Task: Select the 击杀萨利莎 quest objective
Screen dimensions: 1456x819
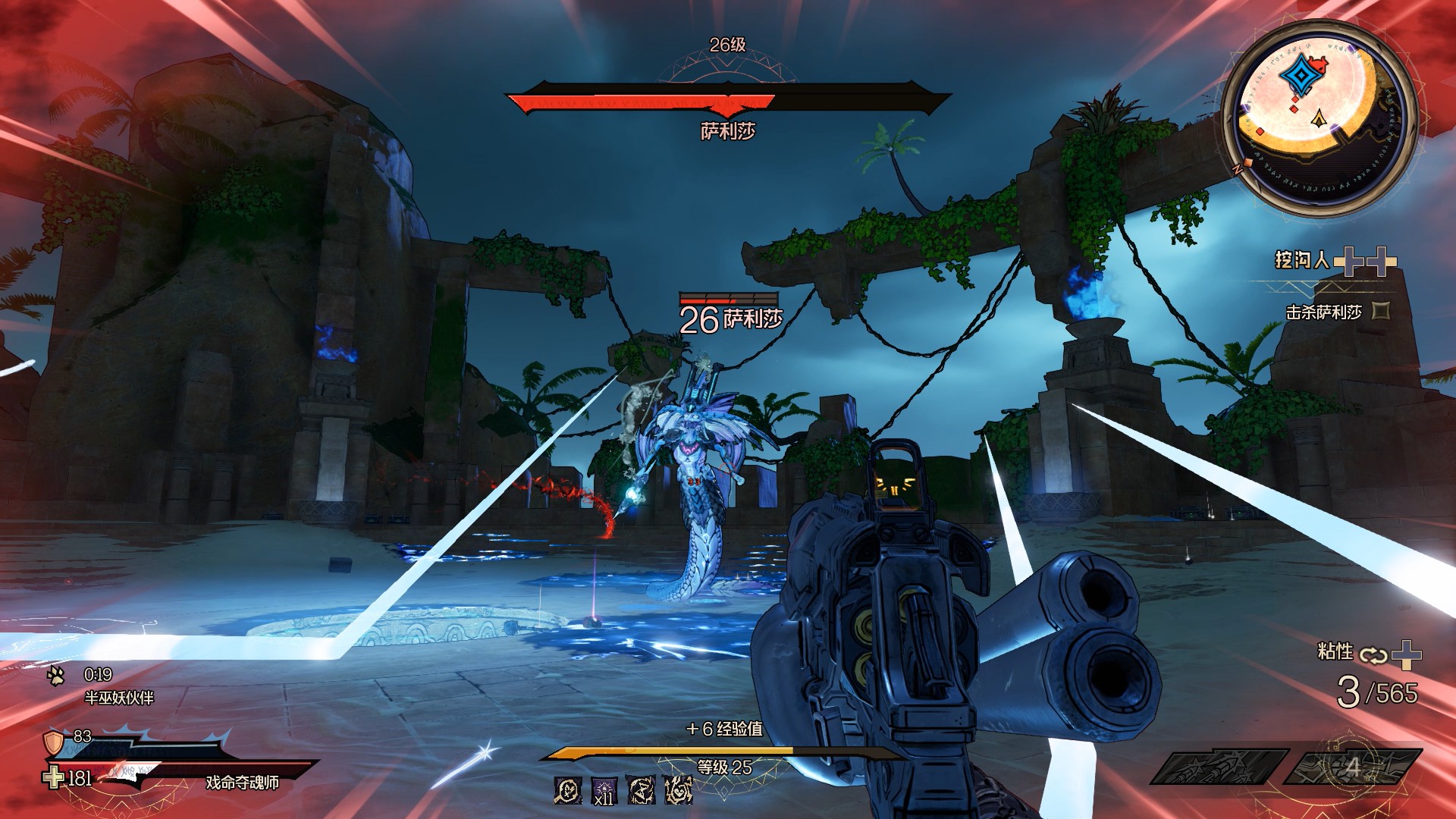Action: point(1323,312)
